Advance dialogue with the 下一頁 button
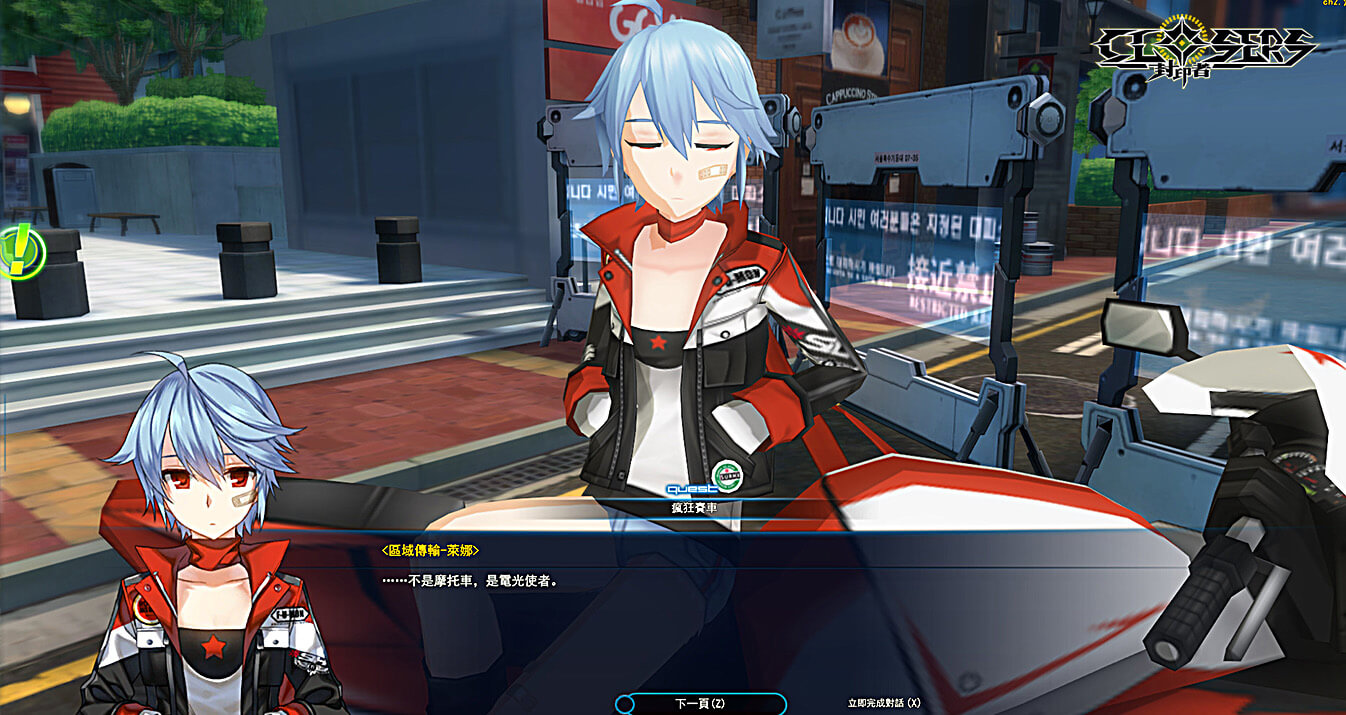The width and height of the screenshot is (1346, 715). click(700, 704)
